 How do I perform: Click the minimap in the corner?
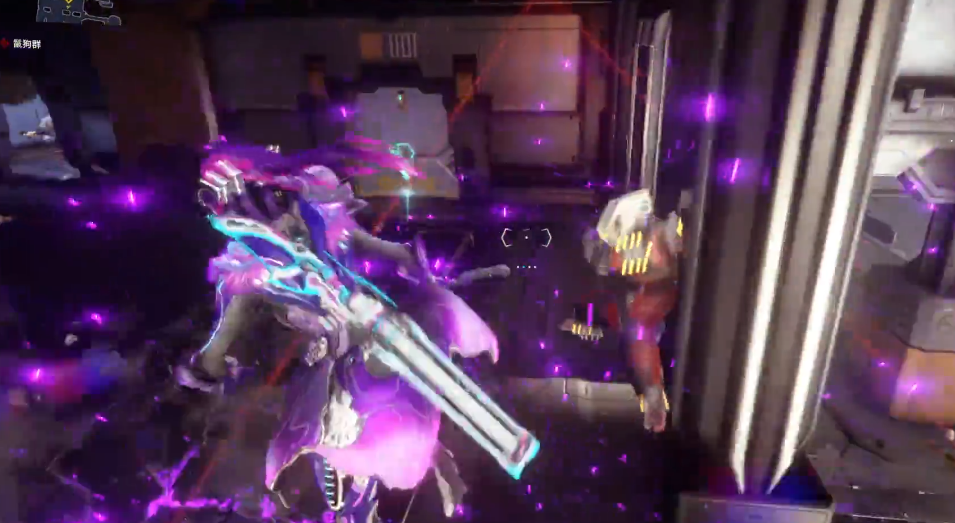point(76,11)
